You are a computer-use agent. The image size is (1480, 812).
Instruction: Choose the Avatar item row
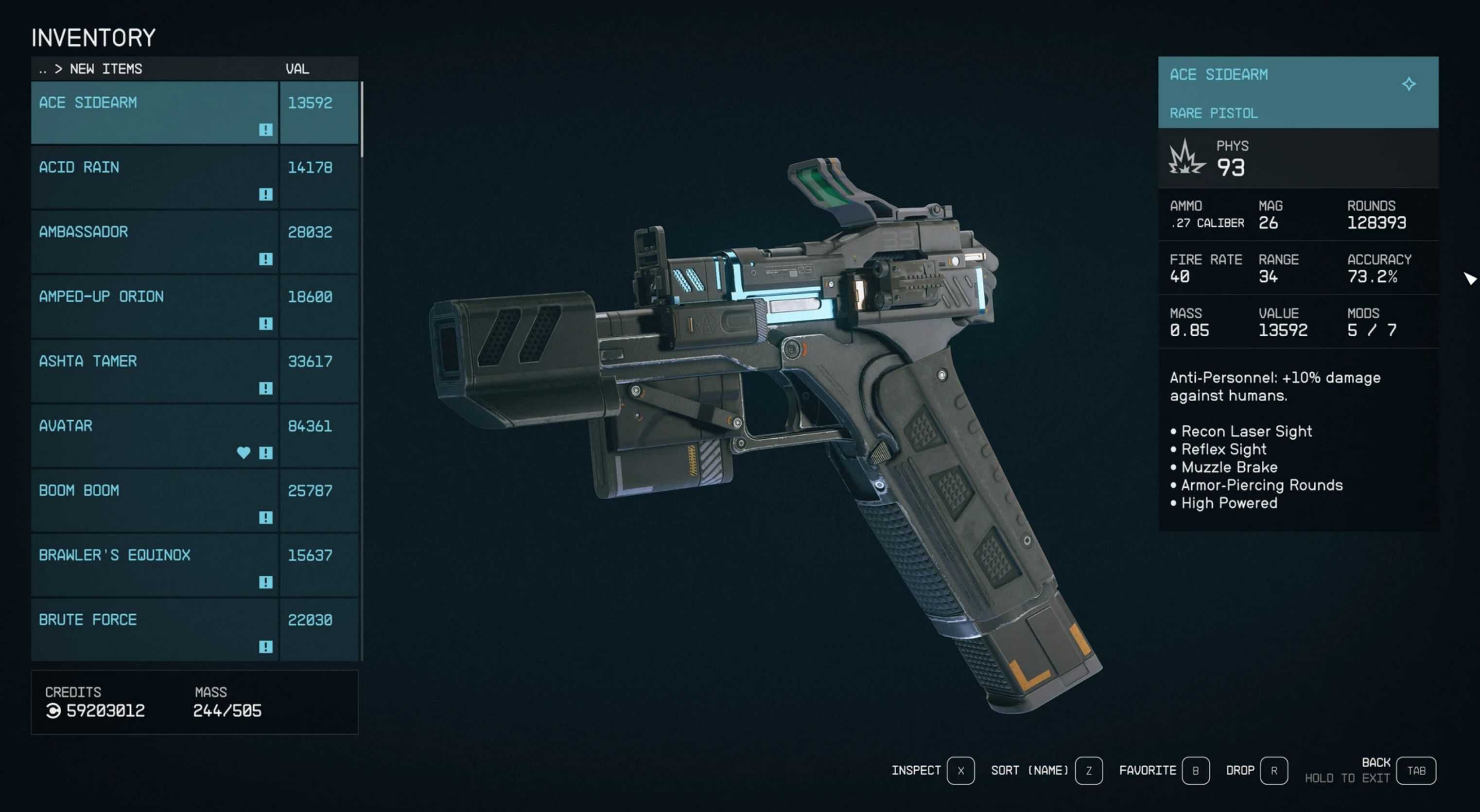(x=154, y=435)
